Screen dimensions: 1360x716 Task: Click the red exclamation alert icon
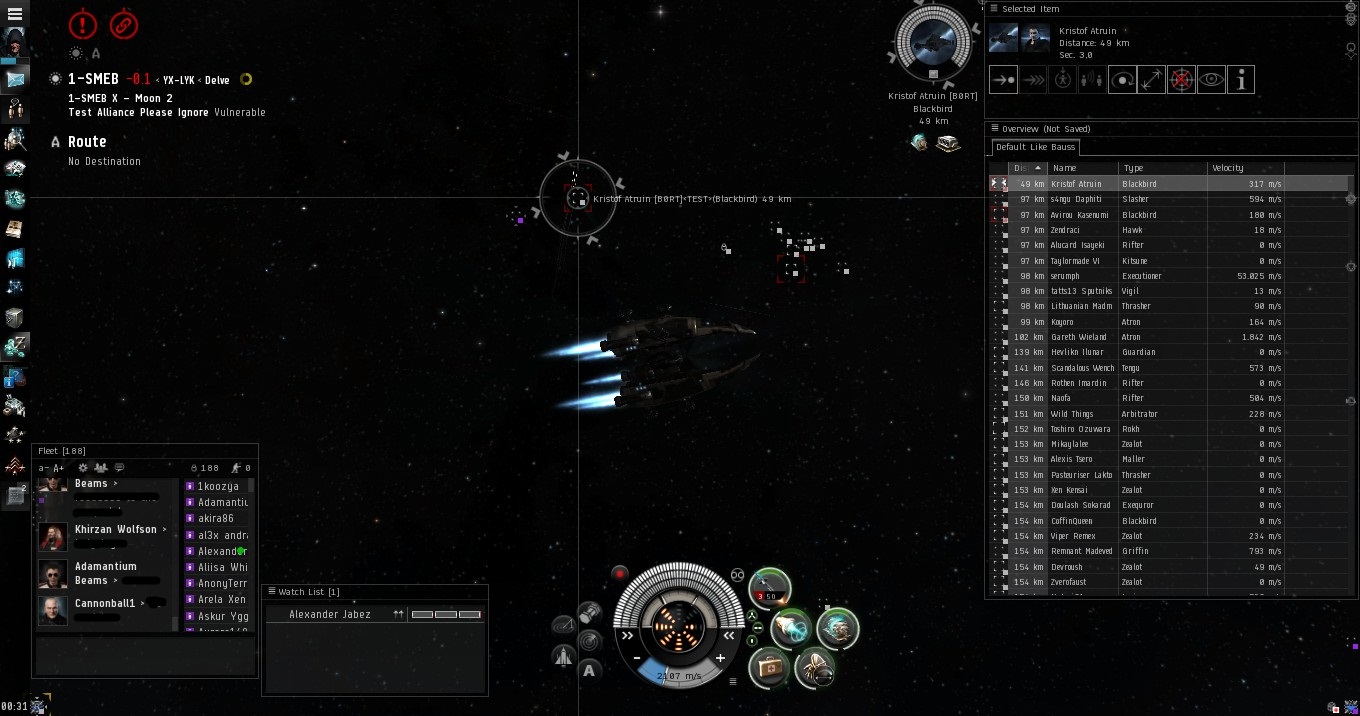click(x=83, y=25)
